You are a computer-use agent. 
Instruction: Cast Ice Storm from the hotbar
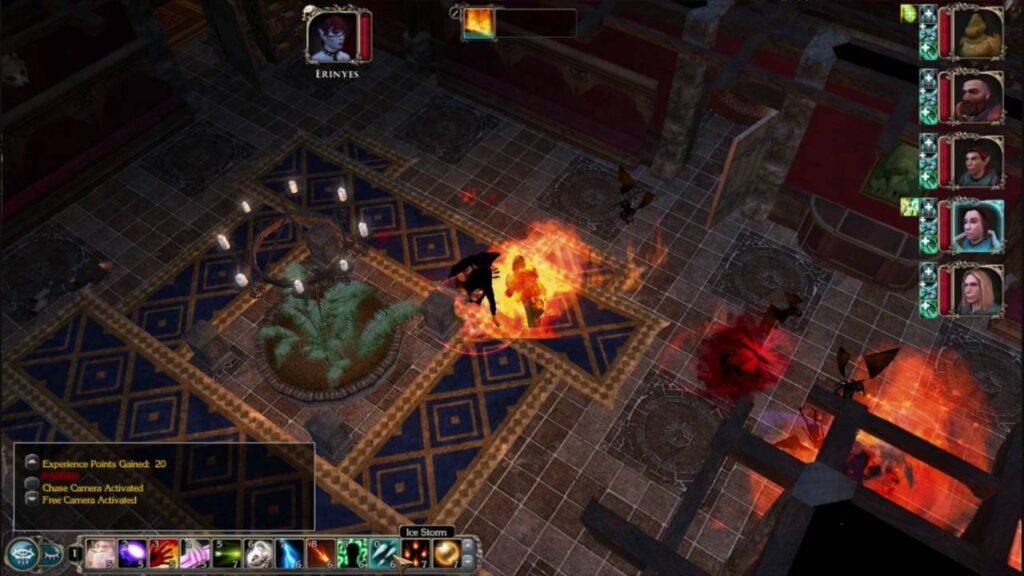383,553
